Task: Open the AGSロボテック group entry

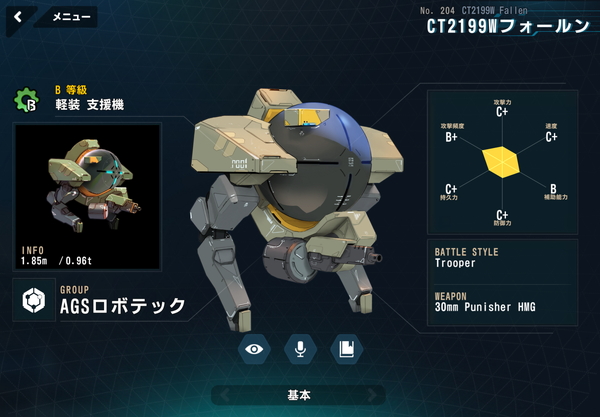Action: tap(100, 301)
